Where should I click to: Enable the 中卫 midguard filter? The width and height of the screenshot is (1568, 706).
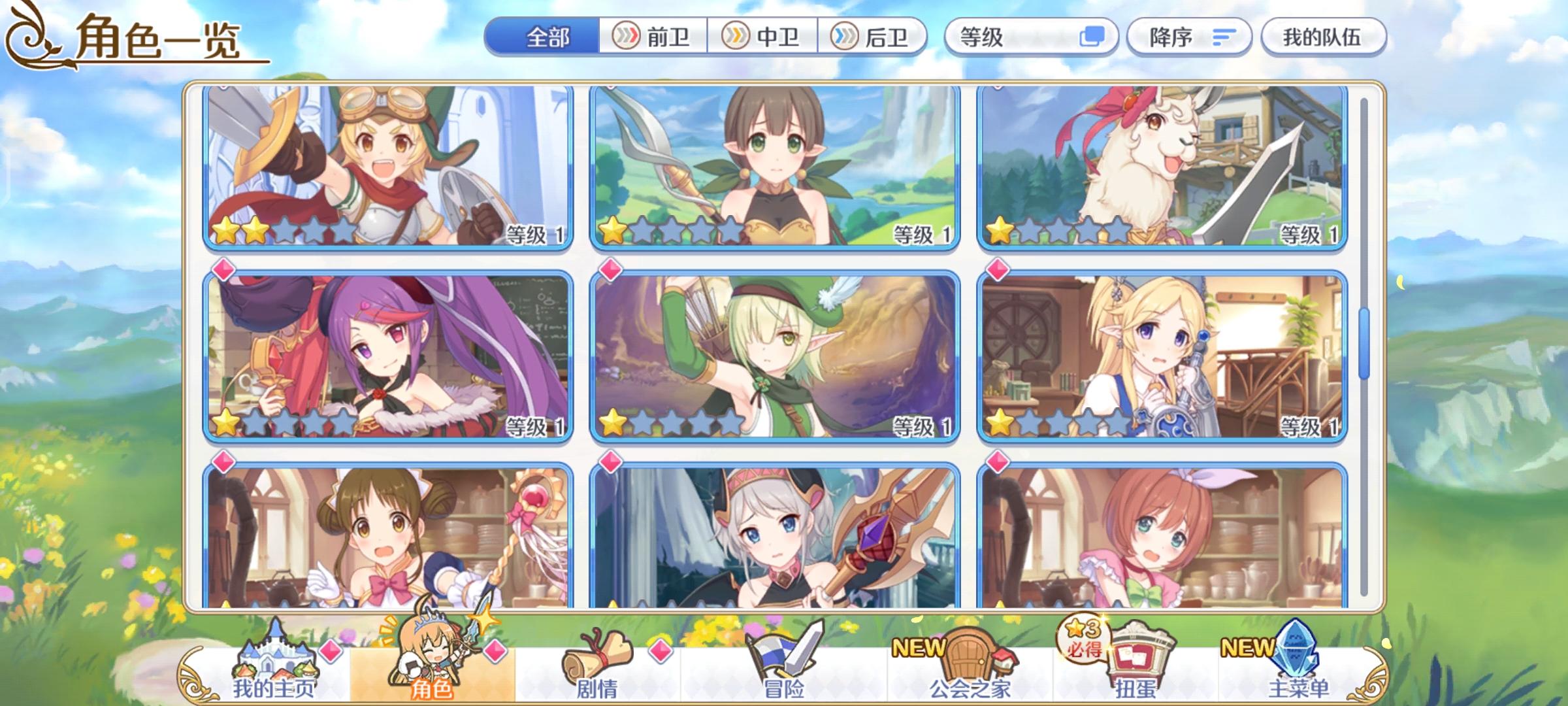pyautogui.click(x=763, y=37)
